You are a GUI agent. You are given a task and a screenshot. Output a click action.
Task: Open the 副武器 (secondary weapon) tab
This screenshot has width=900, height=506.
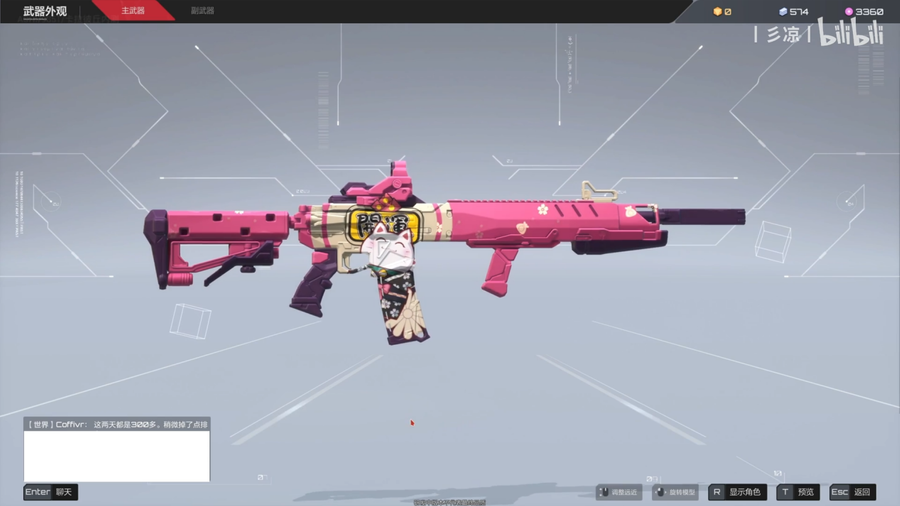pos(202,11)
